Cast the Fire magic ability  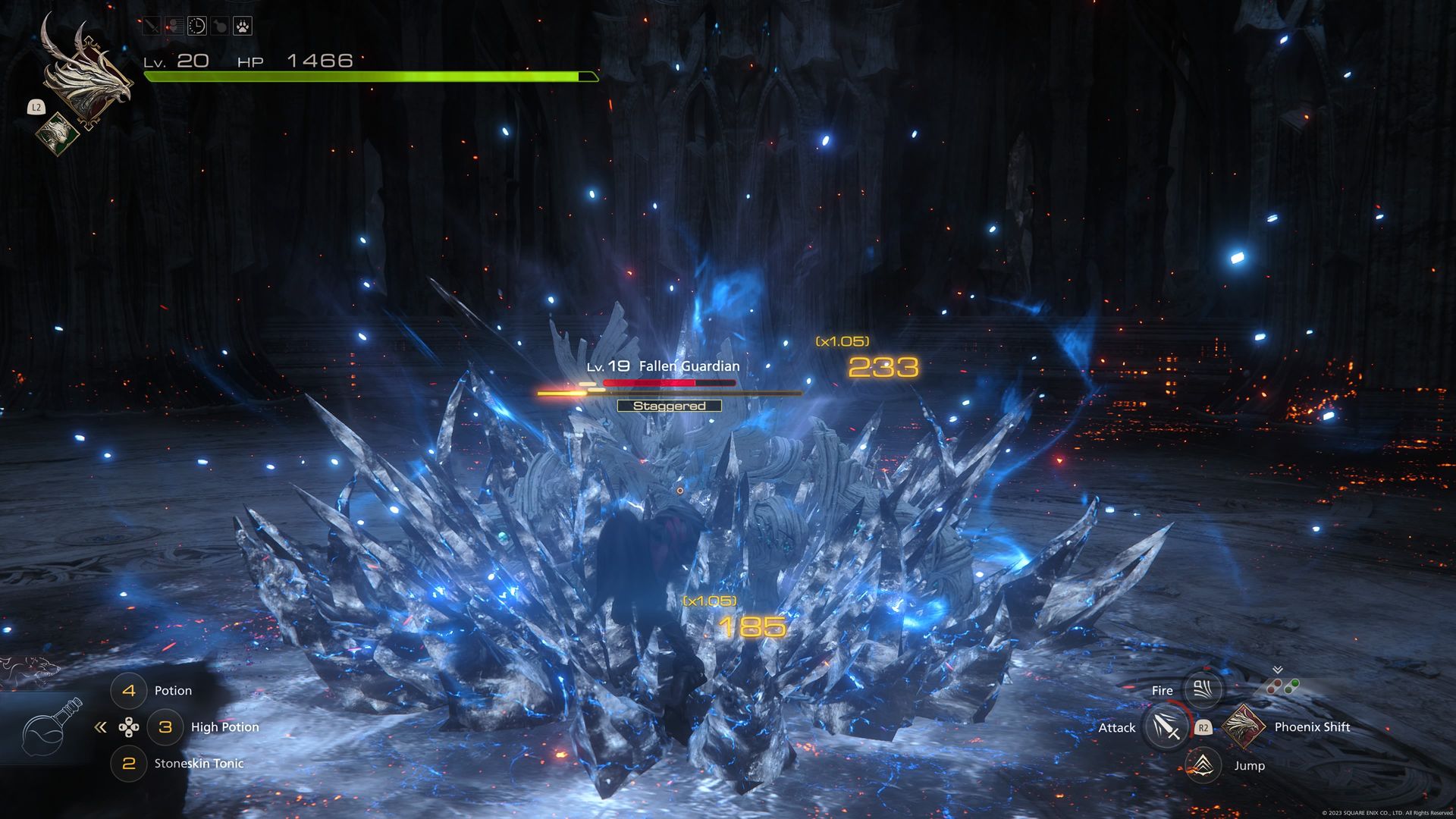[1202, 689]
